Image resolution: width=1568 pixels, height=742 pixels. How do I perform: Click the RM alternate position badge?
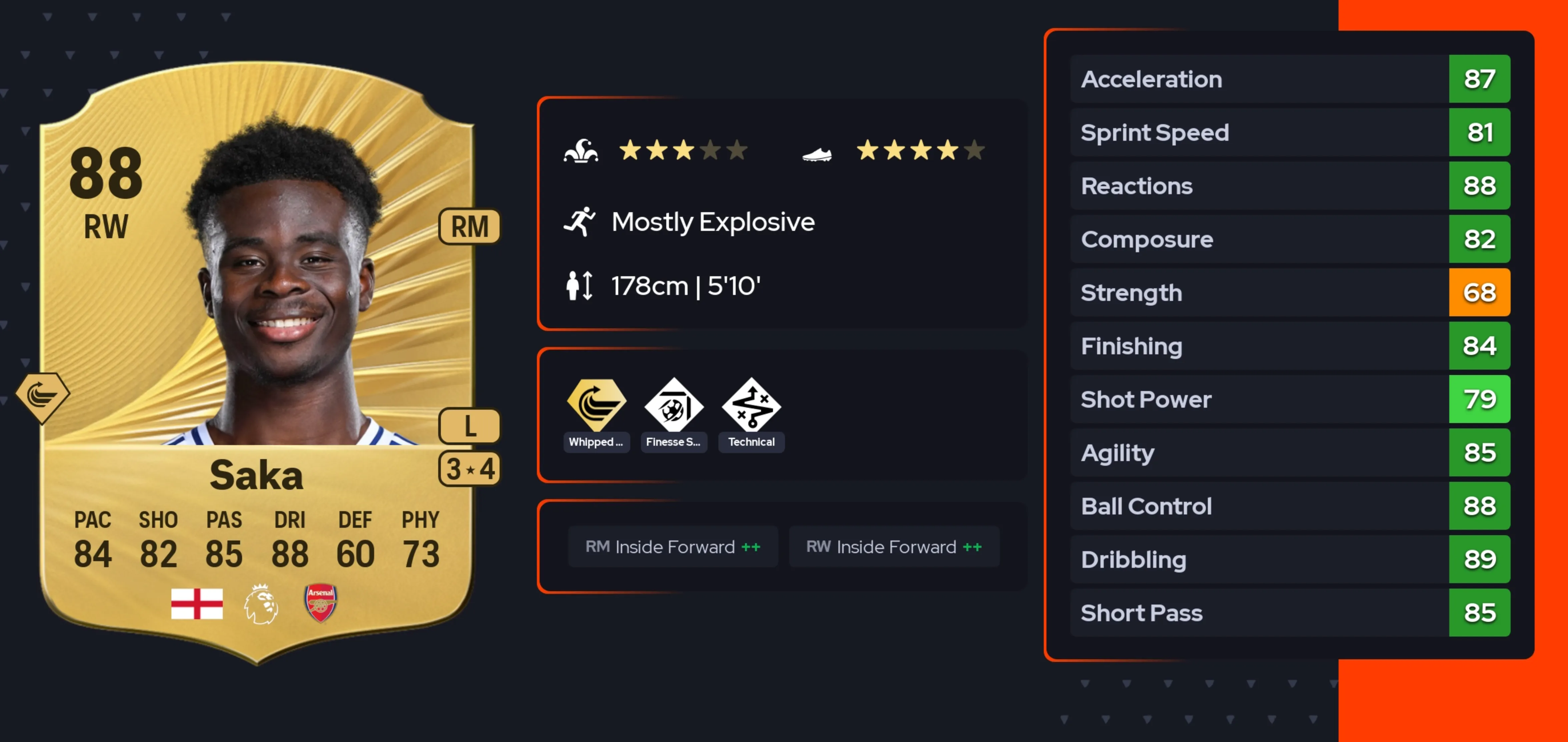coord(469,227)
